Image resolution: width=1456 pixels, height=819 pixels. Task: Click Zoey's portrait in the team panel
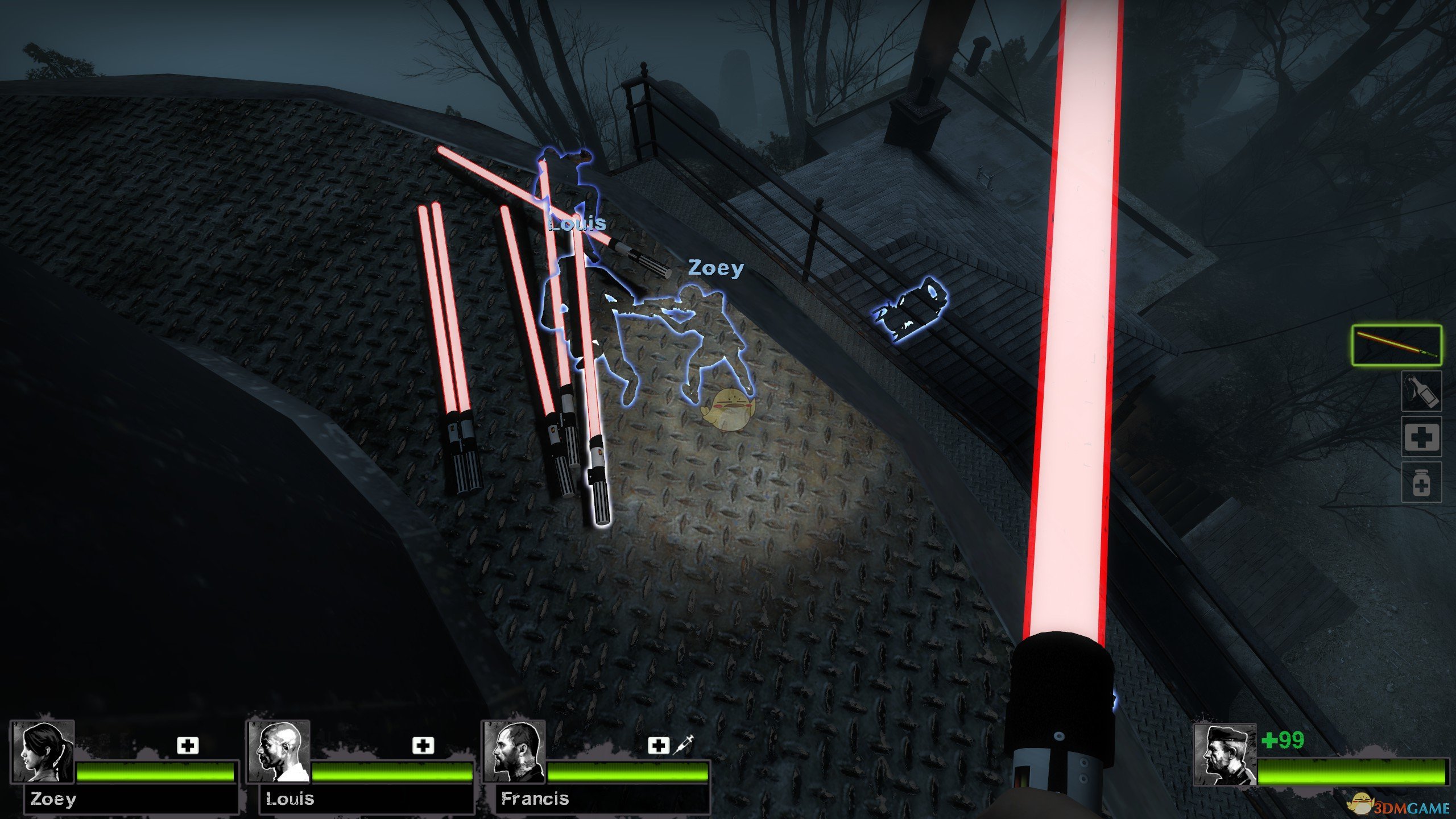point(43,752)
